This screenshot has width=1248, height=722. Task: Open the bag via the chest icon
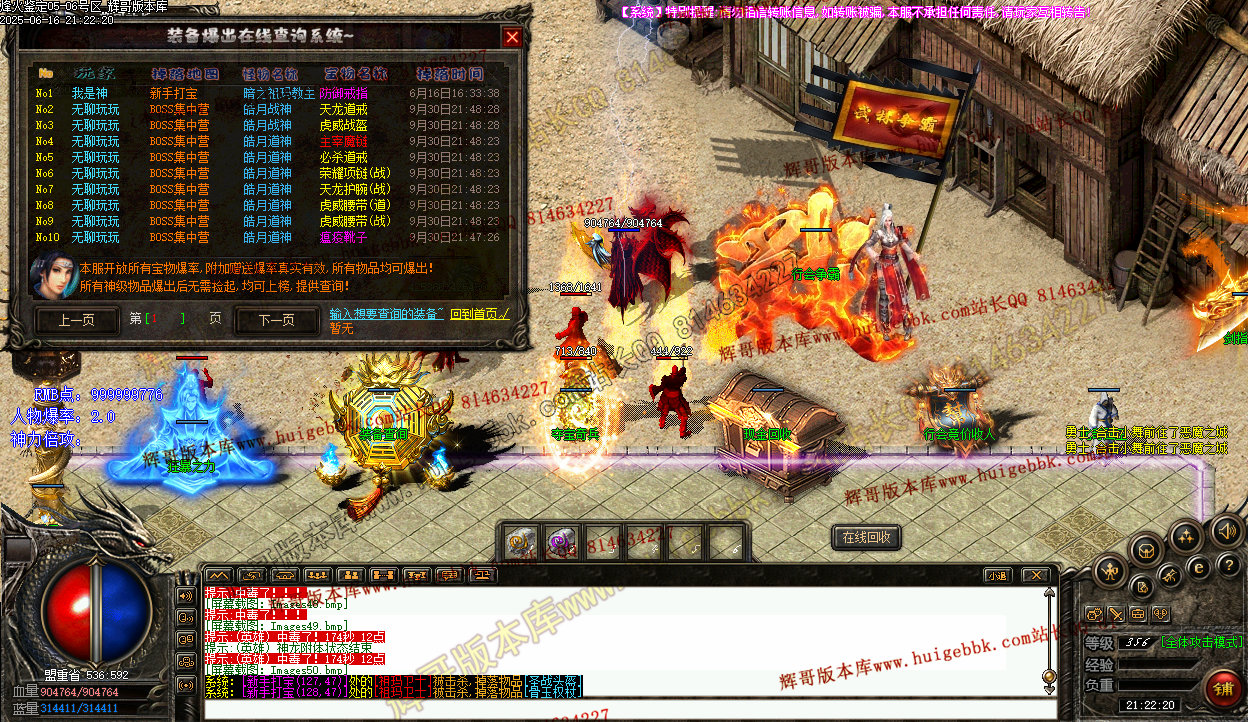1146,548
